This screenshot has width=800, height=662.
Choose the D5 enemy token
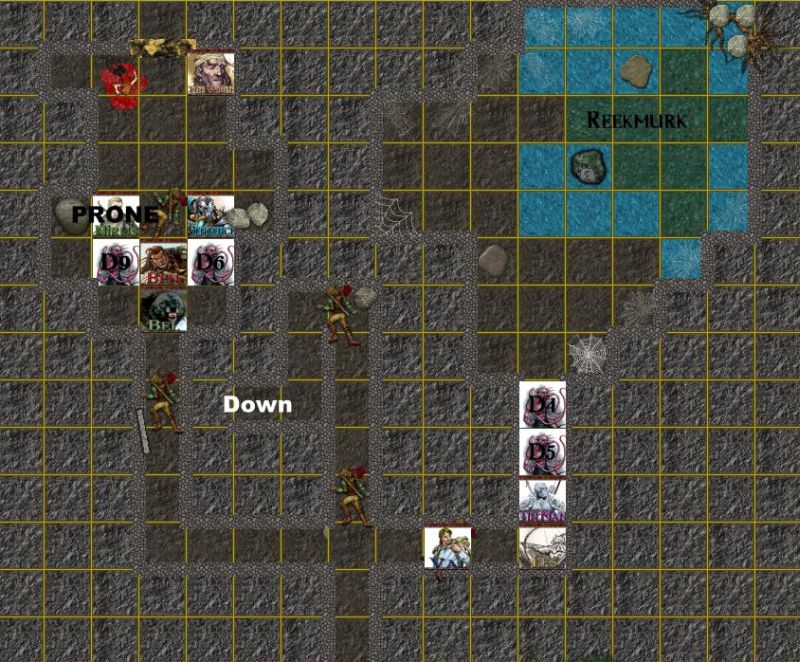543,453
